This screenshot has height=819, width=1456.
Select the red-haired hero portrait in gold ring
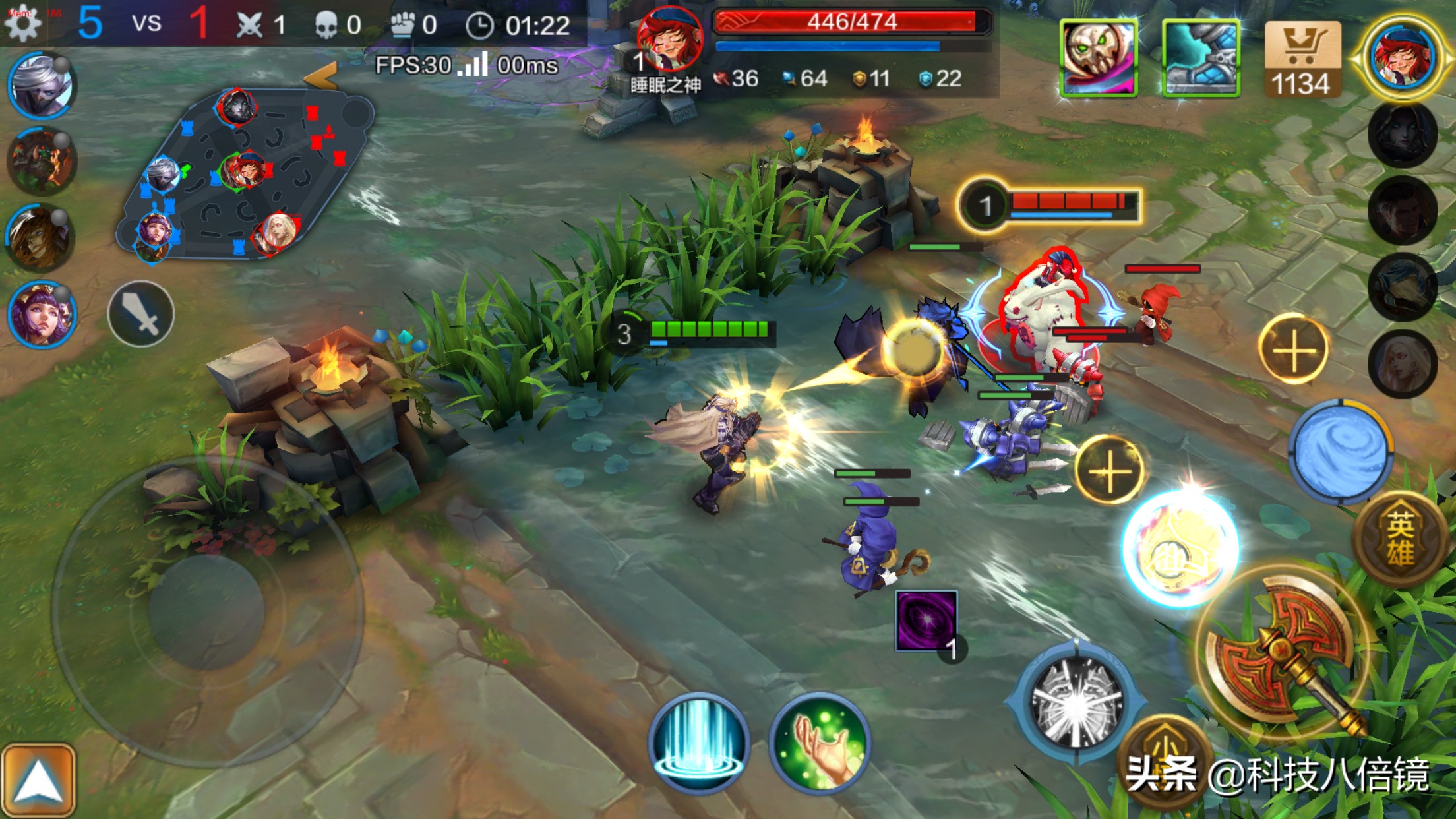click(x=1402, y=58)
